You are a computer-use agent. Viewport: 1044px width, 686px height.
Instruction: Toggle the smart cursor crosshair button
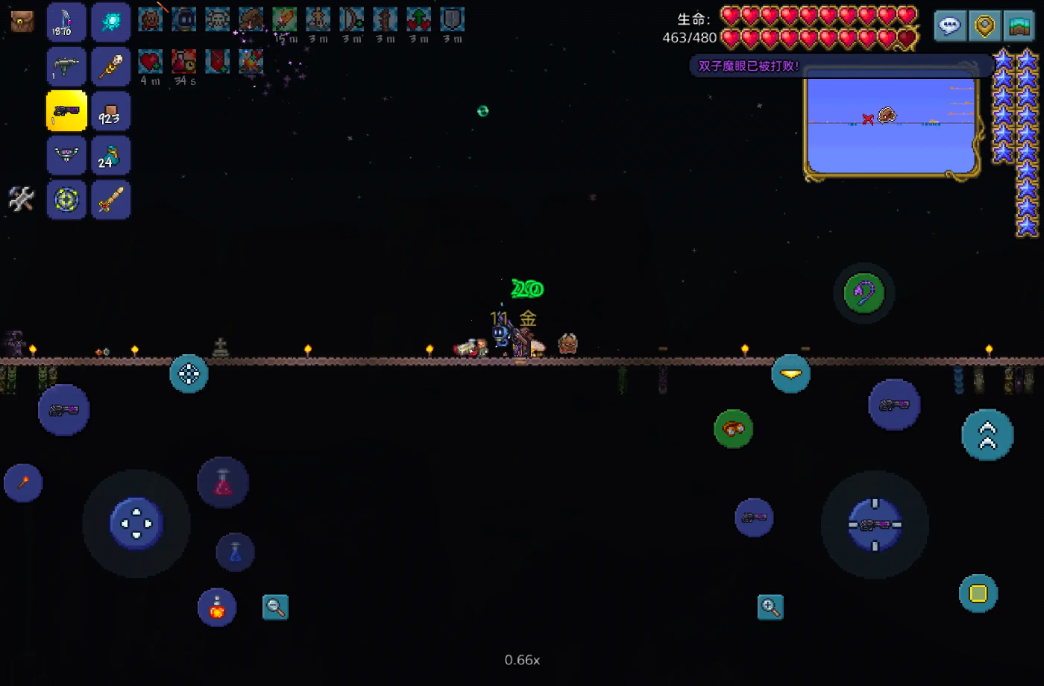189,374
